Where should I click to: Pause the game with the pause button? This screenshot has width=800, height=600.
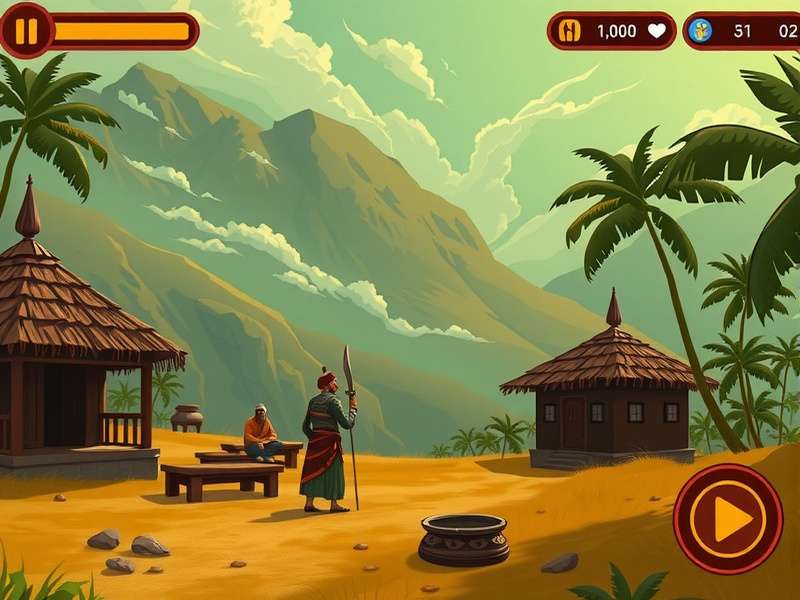pyautogui.click(x=26, y=31)
